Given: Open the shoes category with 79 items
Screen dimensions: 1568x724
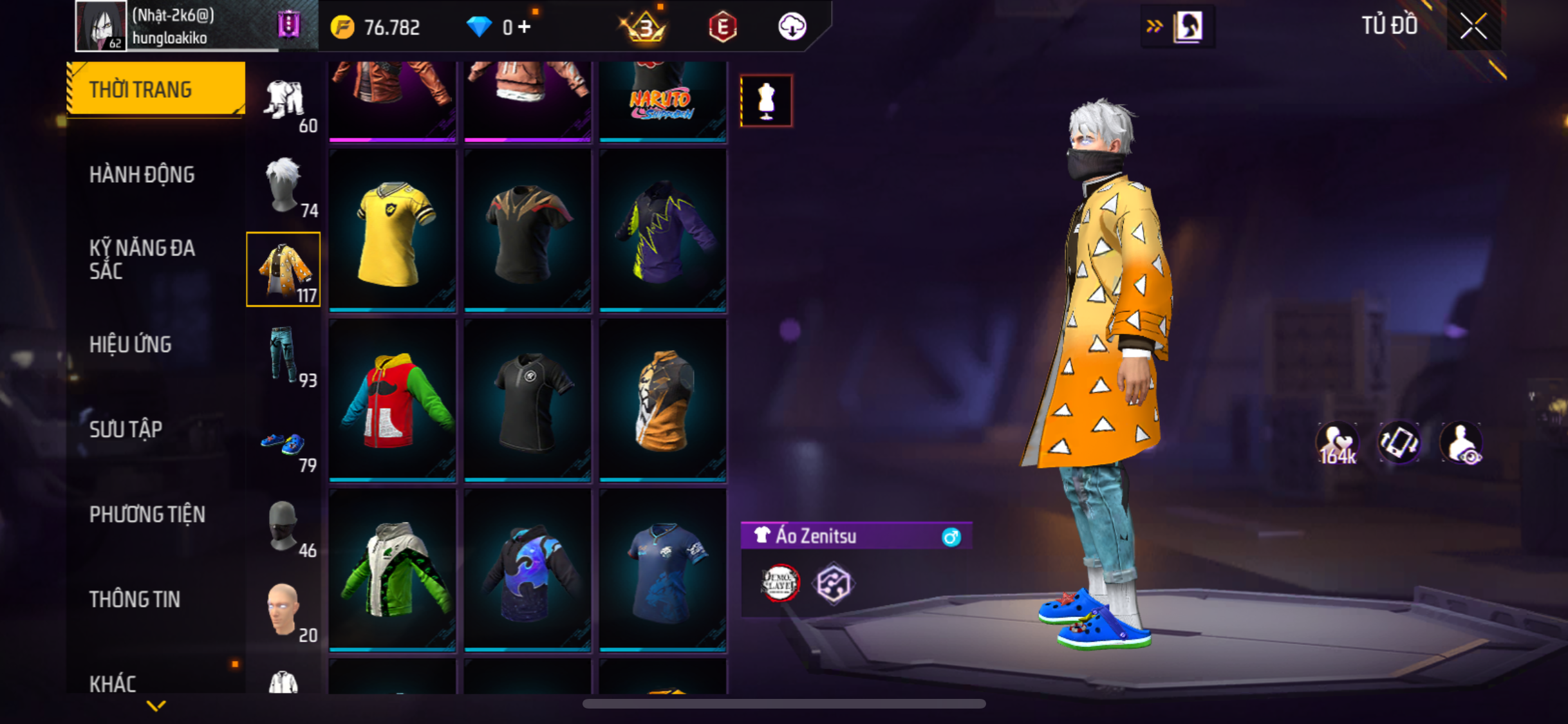Looking at the screenshot, I should point(284,444).
